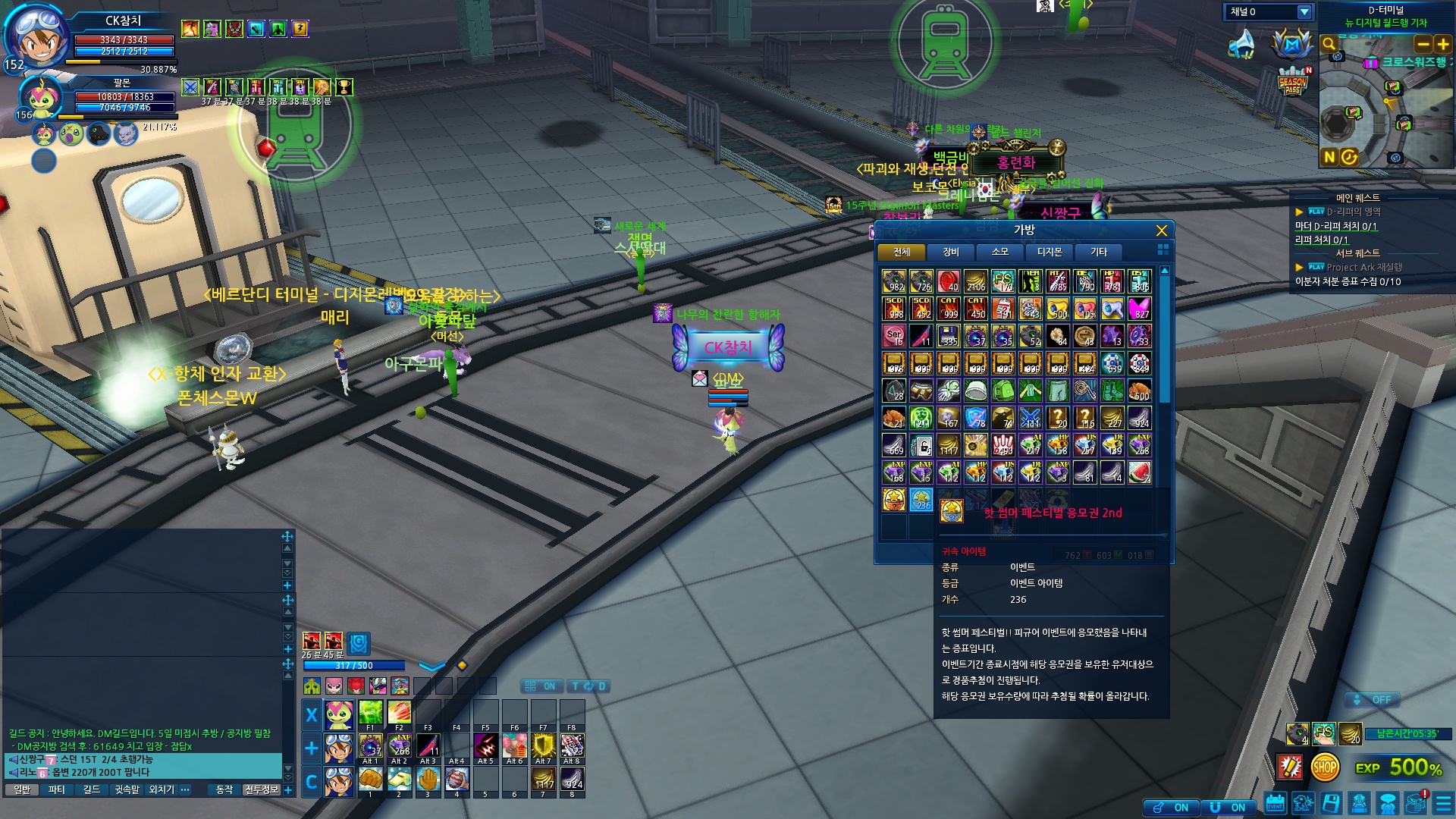Image resolution: width=1456 pixels, height=819 pixels.
Task: Open the 채널 0 channel dropdown
Action: click(1304, 12)
